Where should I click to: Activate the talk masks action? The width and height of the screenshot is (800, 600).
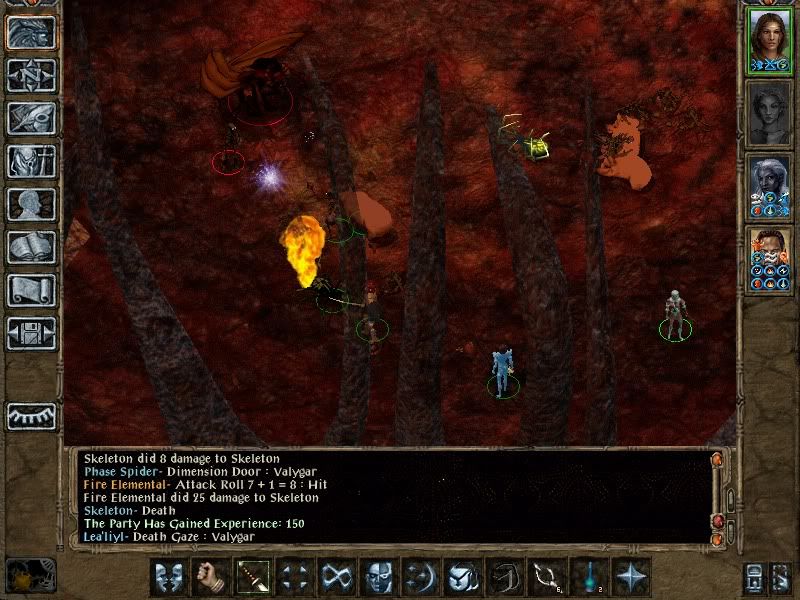pos(169,577)
